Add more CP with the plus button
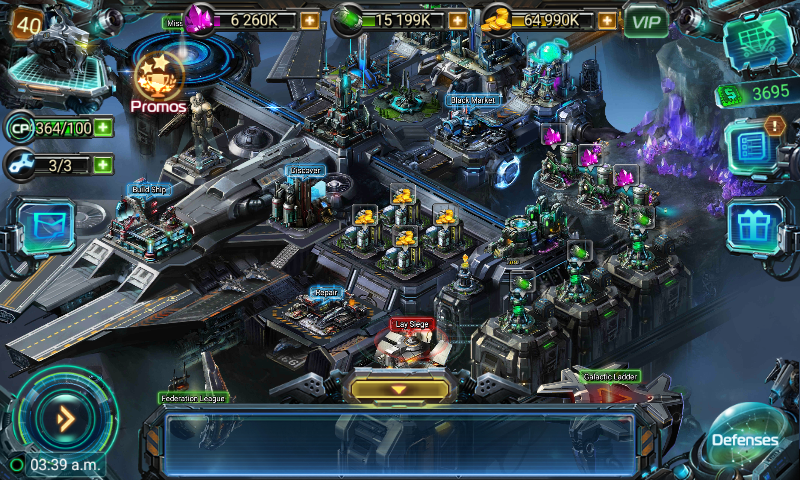Screen dimensions: 800x480 (x=103, y=128)
